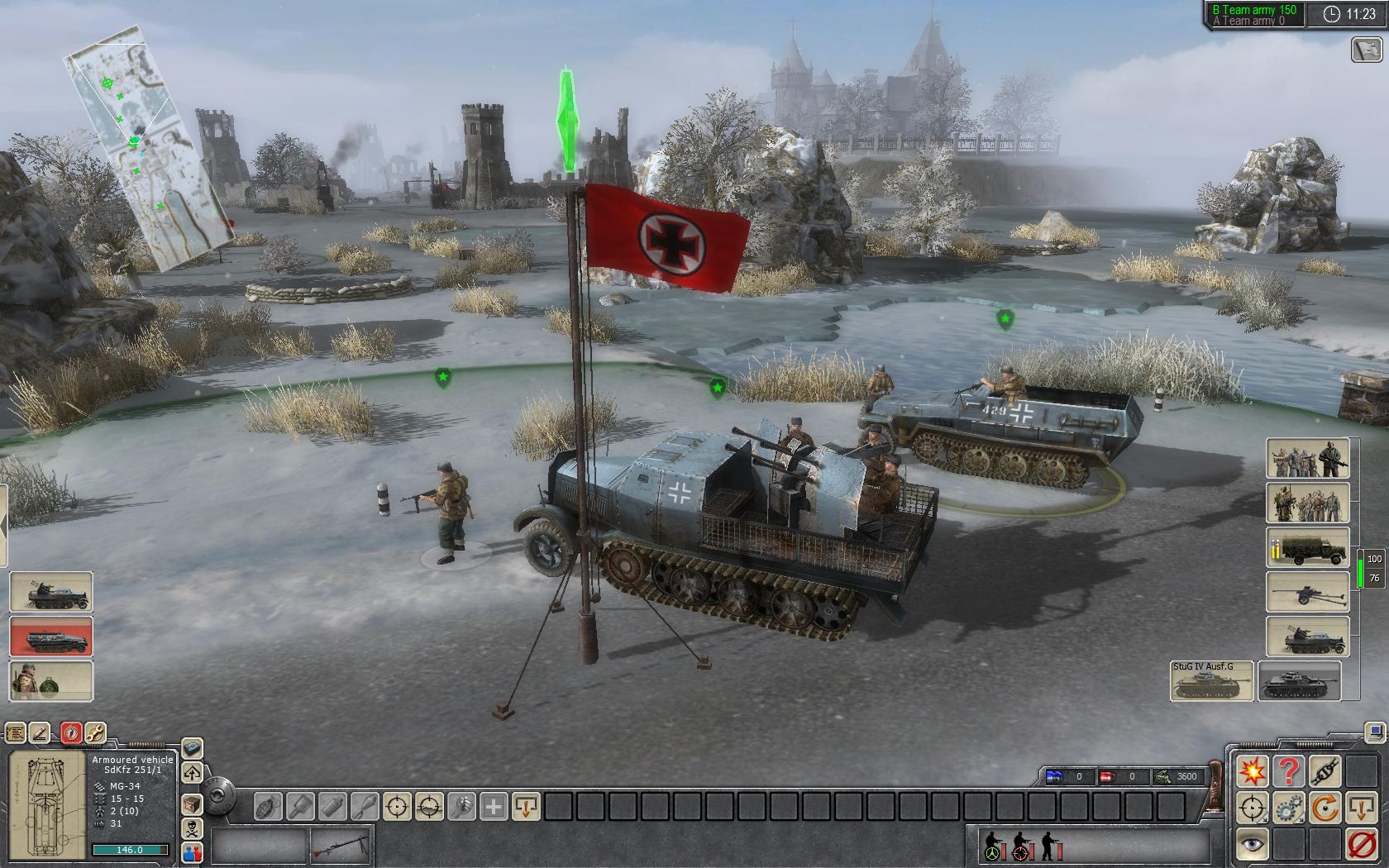Click the explosion call-fire icon

click(x=1253, y=770)
